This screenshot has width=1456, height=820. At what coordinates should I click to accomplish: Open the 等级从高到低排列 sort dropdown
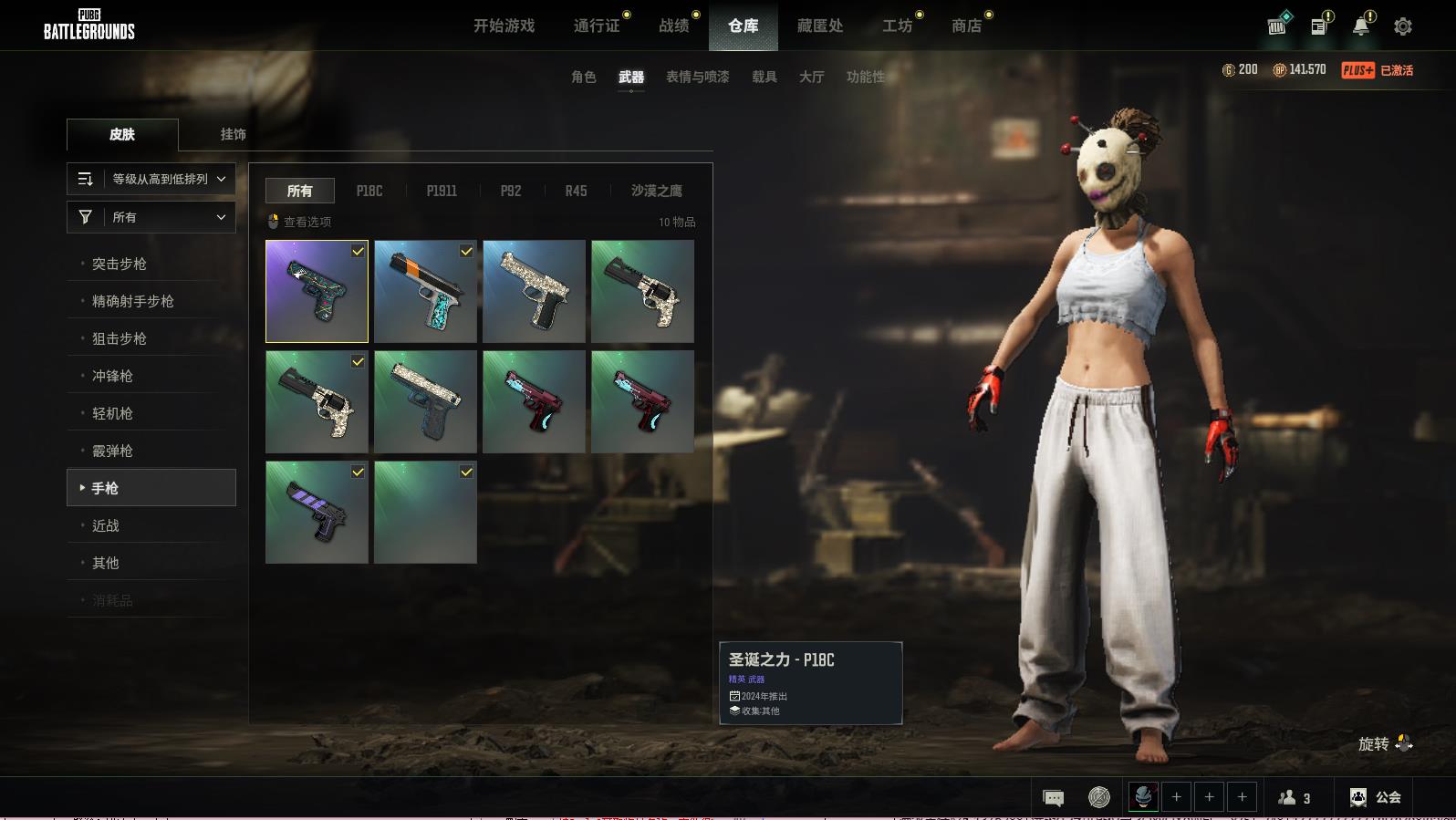(151, 179)
